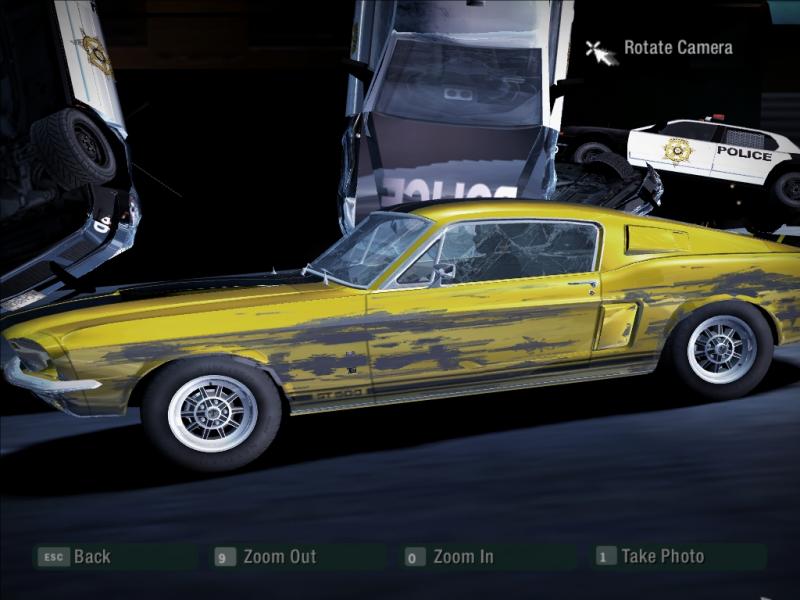The width and height of the screenshot is (800, 600).
Task: Go back using the Back button
Action: coord(91,557)
